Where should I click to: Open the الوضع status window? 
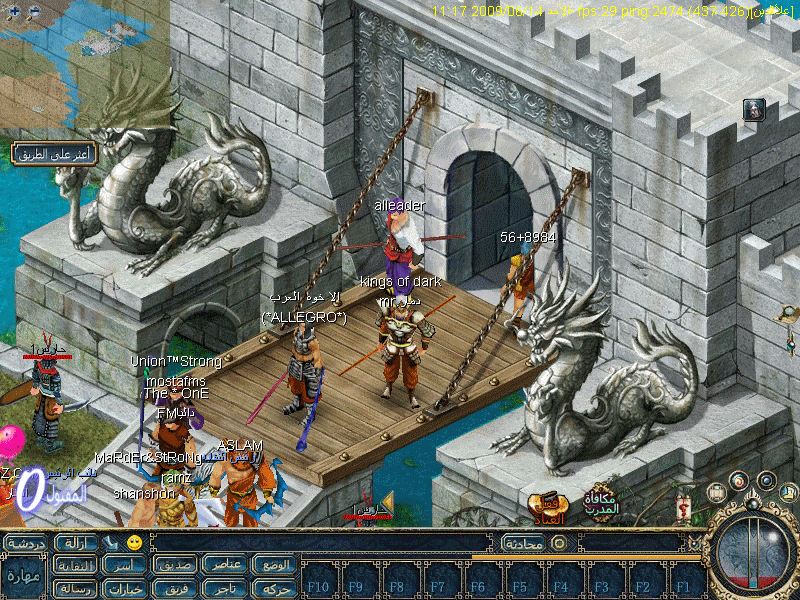point(275,565)
